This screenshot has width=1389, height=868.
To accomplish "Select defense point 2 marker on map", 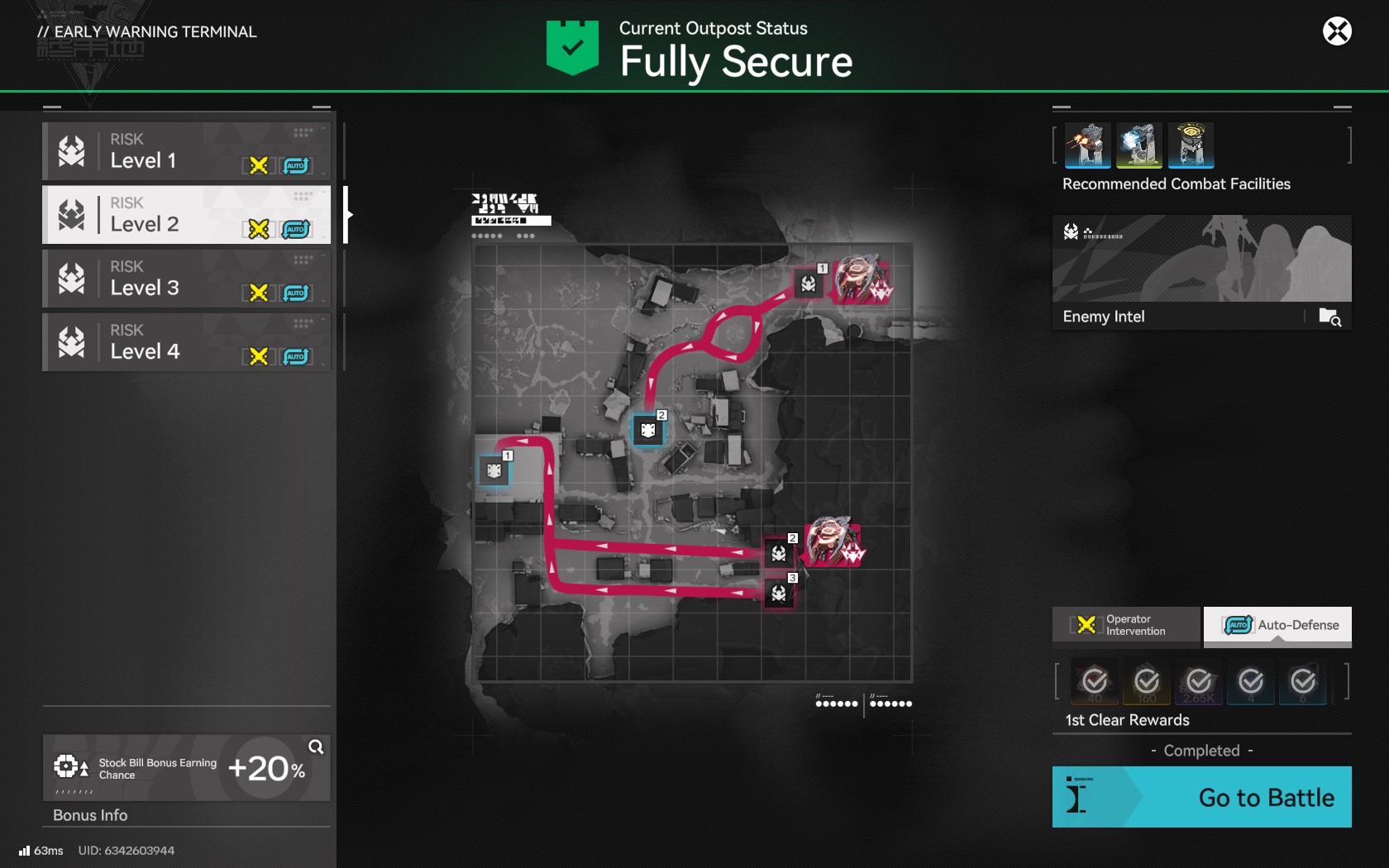I will [648, 431].
